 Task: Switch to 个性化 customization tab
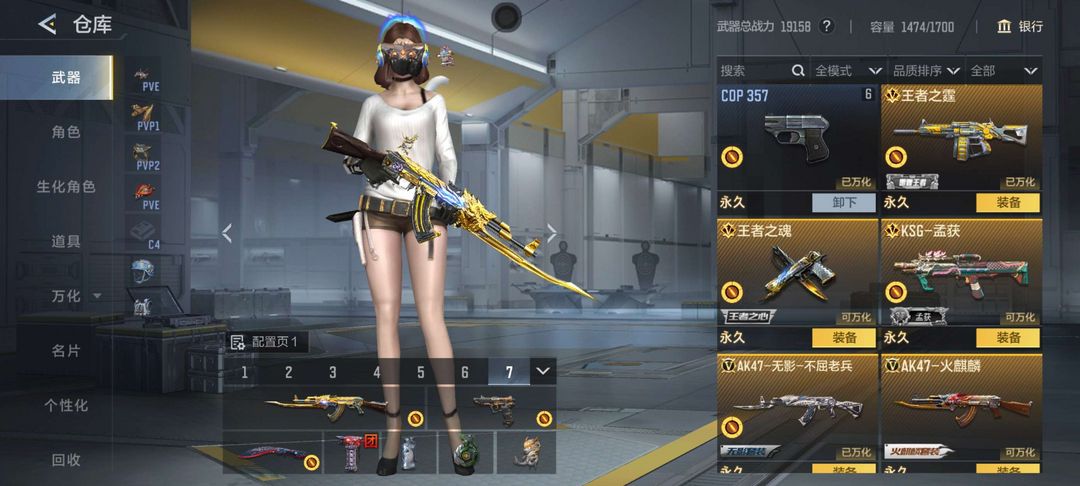pyautogui.click(x=66, y=405)
